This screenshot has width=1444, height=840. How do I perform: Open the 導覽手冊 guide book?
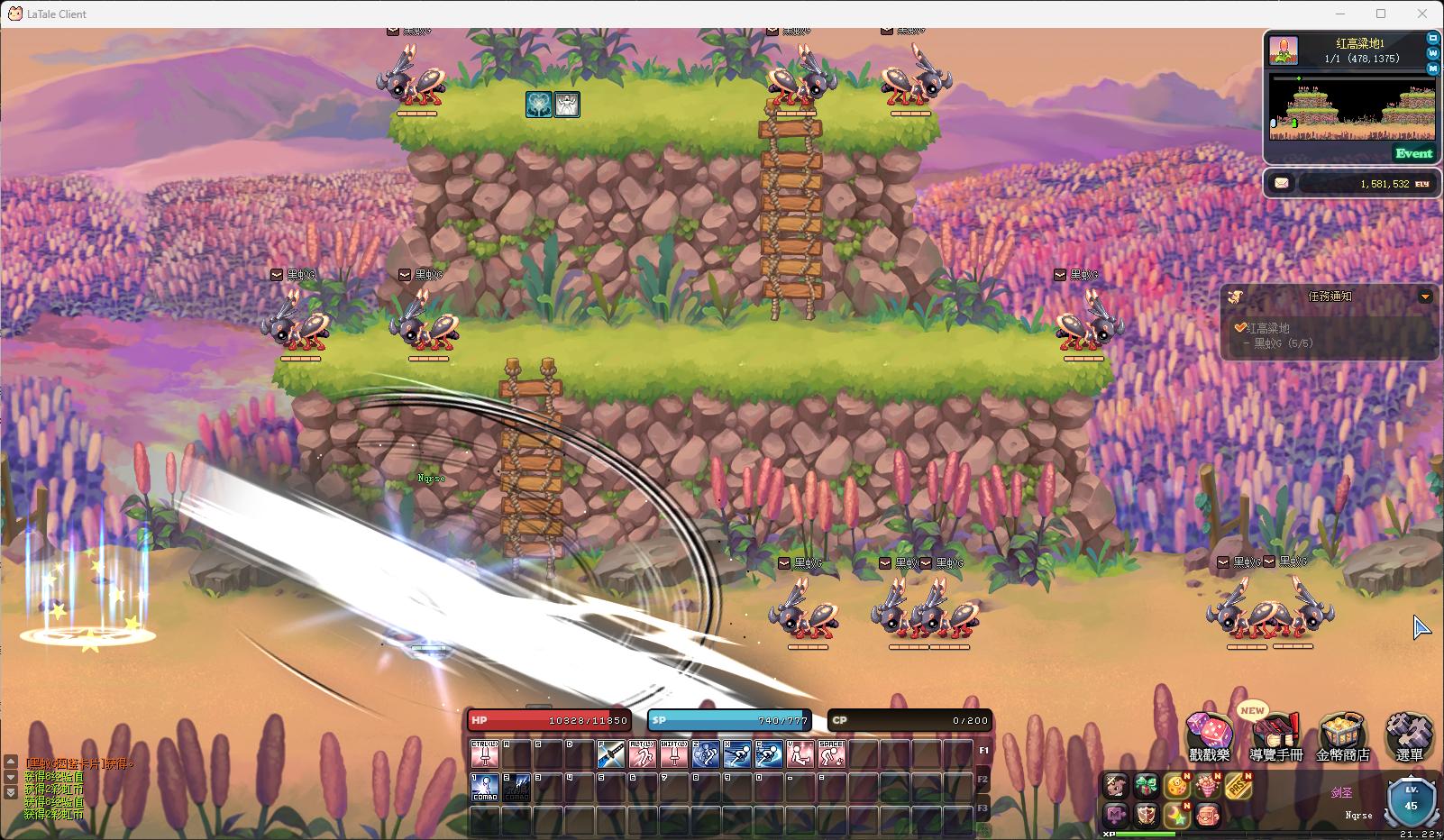(x=1275, y=735)
